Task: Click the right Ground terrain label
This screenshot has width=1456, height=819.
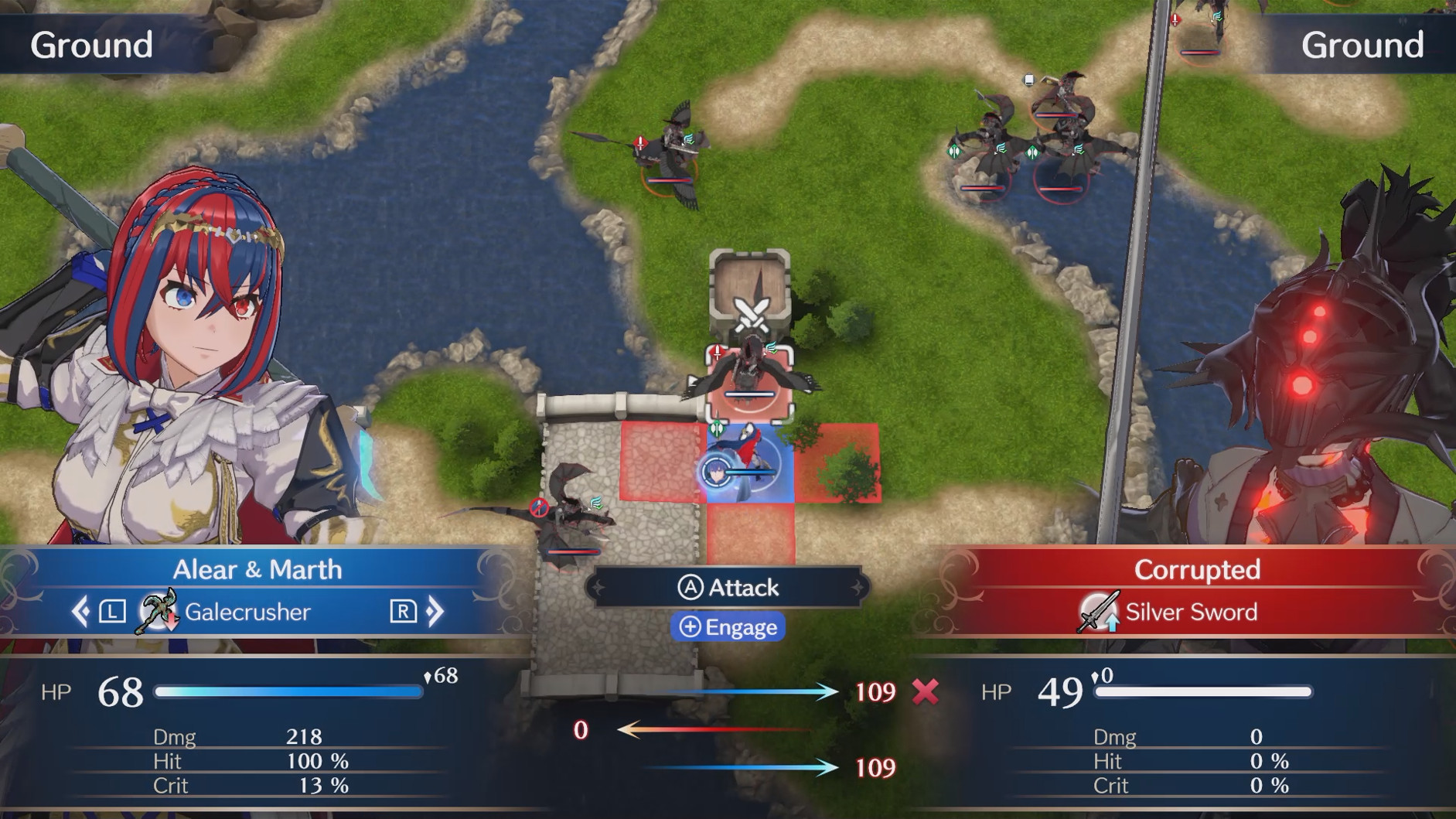Action: click(x=1362, y=45)
